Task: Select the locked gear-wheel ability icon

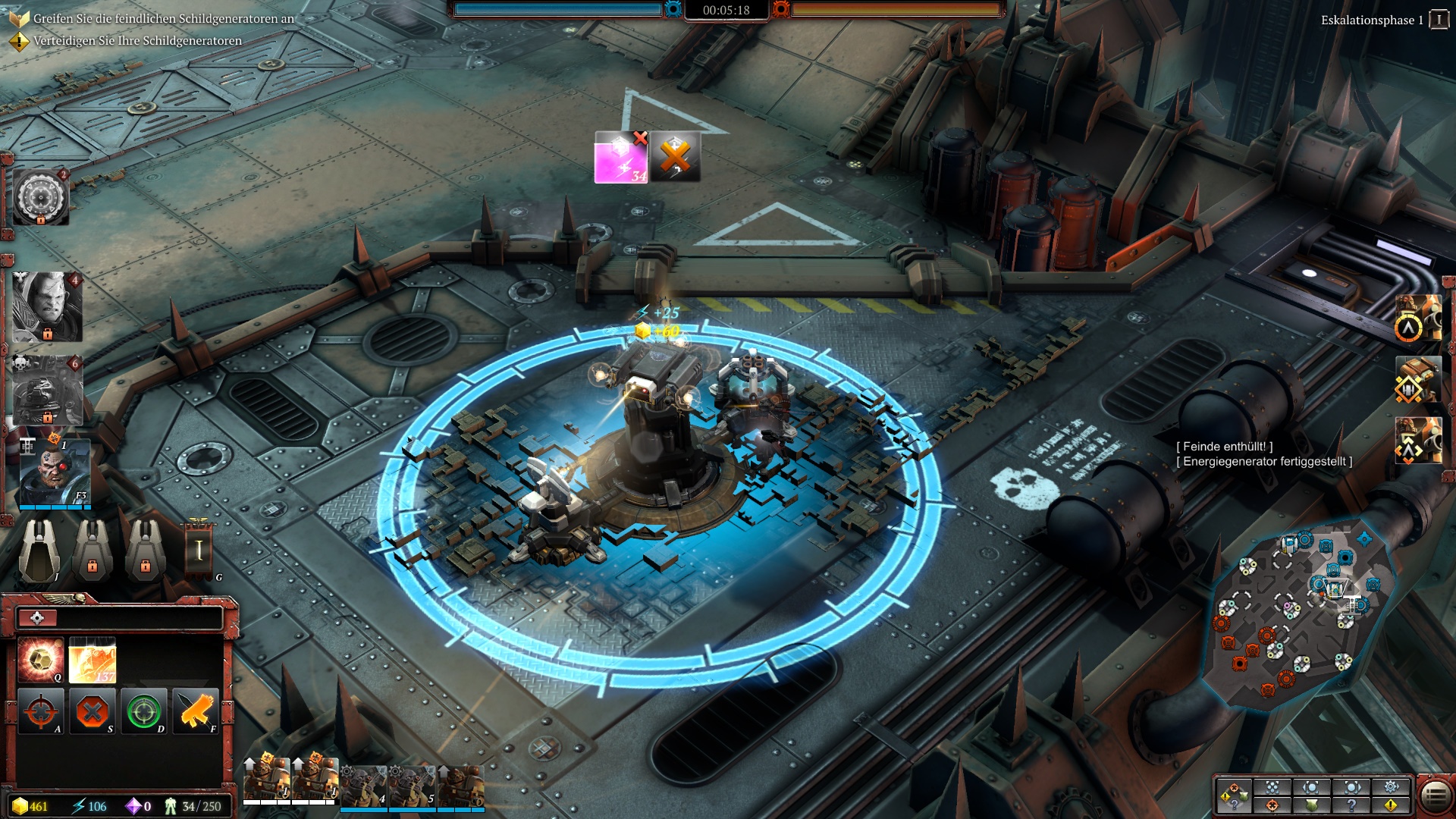Action: coord(41,198)
